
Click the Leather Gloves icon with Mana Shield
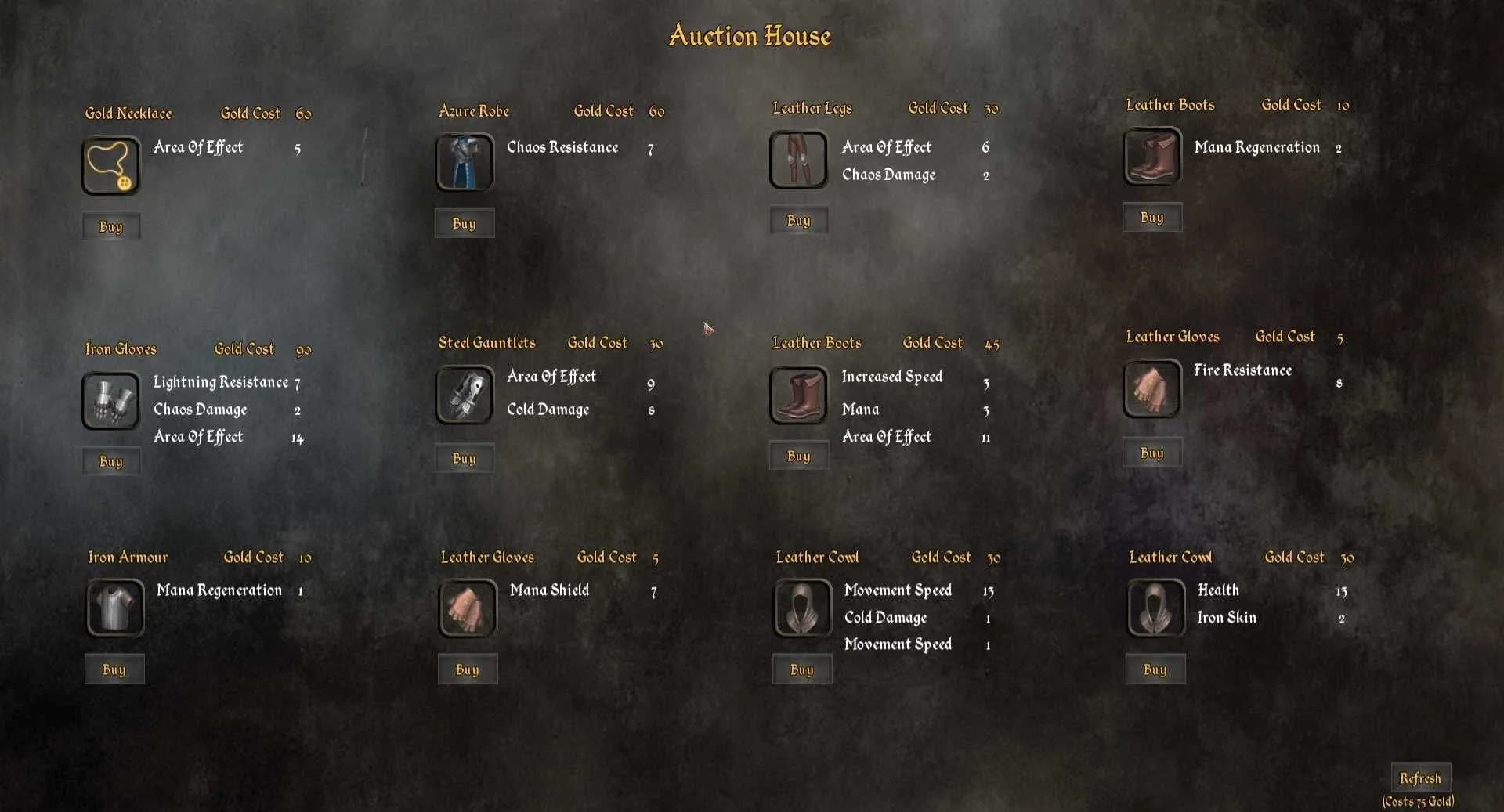click(x=468, y=608)
